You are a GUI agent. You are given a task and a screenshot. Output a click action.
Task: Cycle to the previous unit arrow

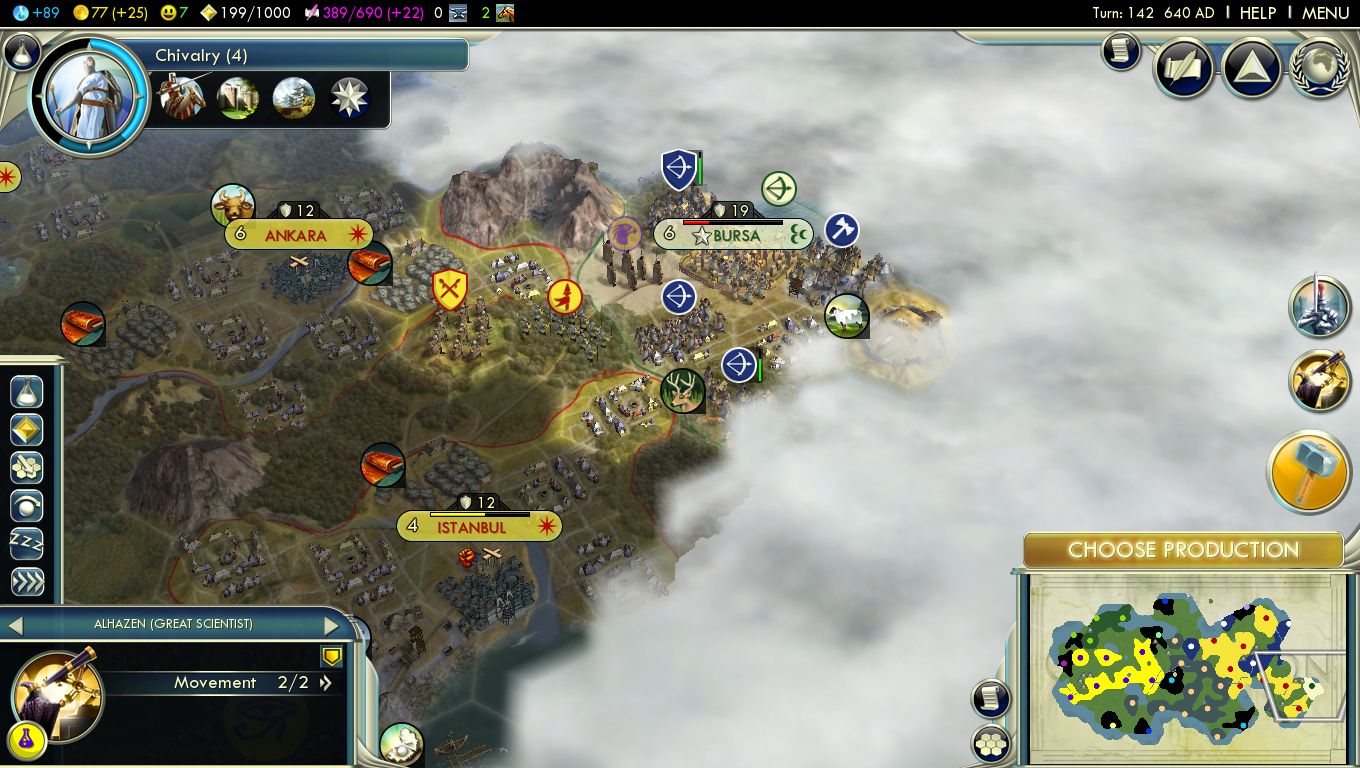pos(15,626)
